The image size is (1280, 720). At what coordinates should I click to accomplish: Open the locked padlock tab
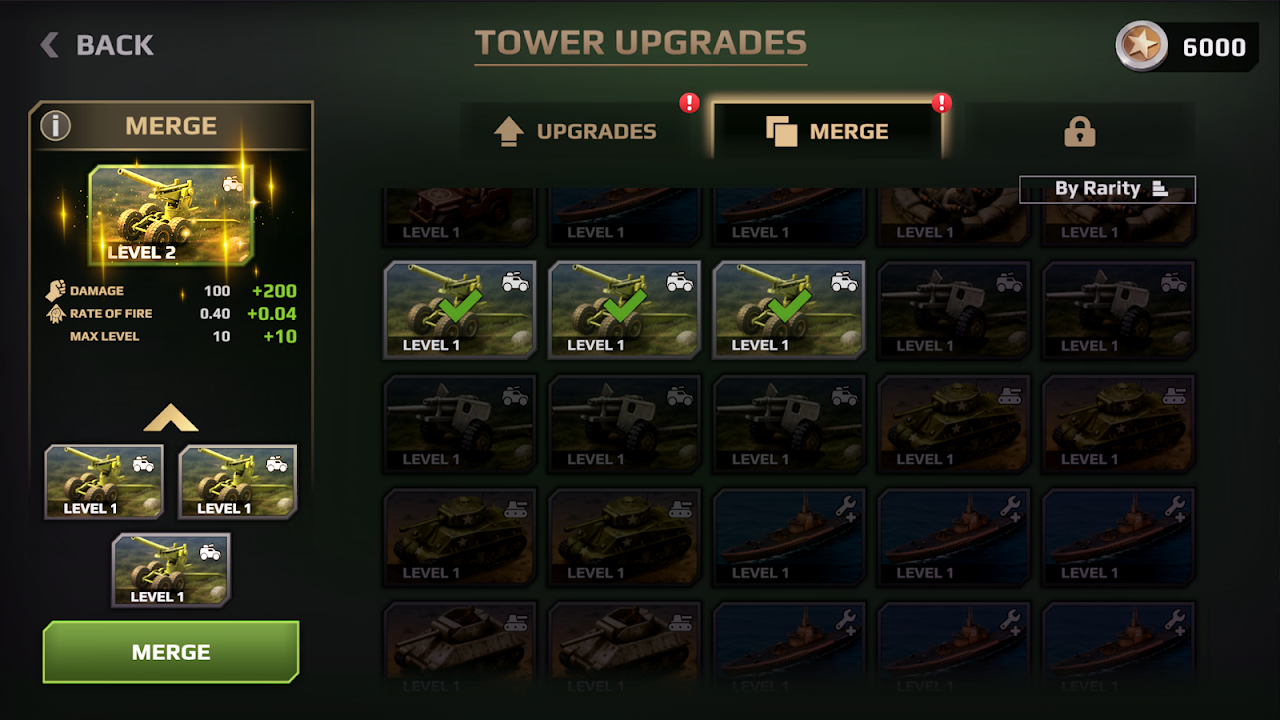[x=1079, y=131]
